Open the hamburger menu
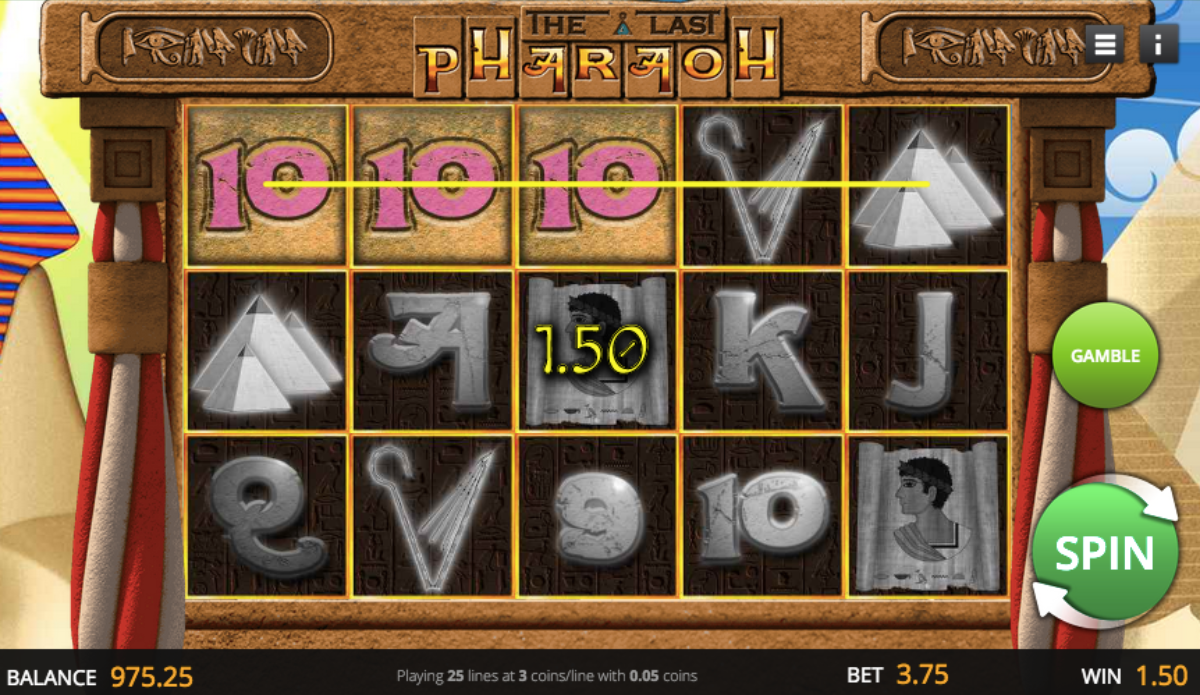1200x695 pixels. coord(1104,44)
